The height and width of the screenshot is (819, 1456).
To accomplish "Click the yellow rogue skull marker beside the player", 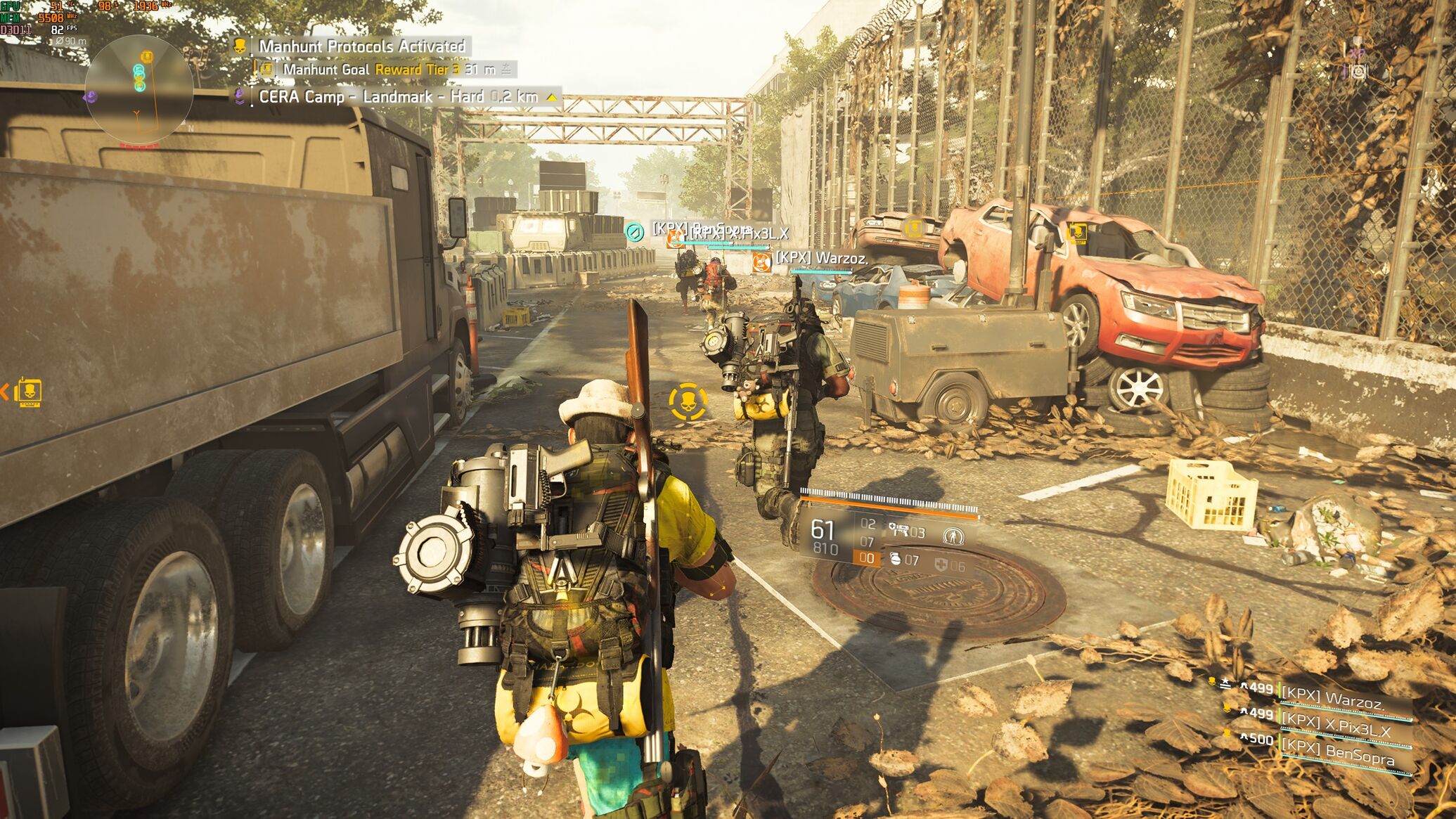I will (688, 402).
